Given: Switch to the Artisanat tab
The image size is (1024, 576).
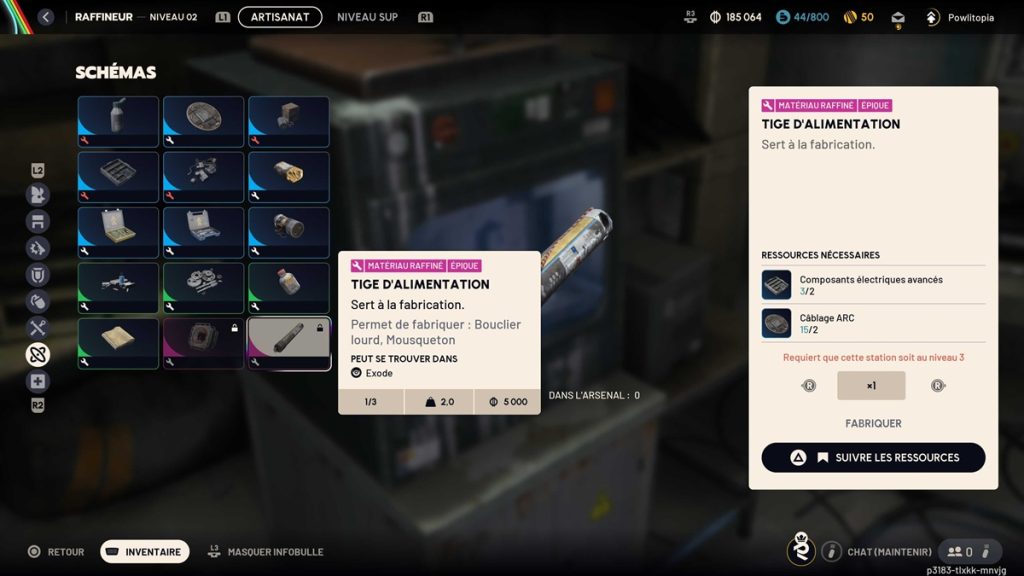Looking at the screenshot, I should pos(280,17).
